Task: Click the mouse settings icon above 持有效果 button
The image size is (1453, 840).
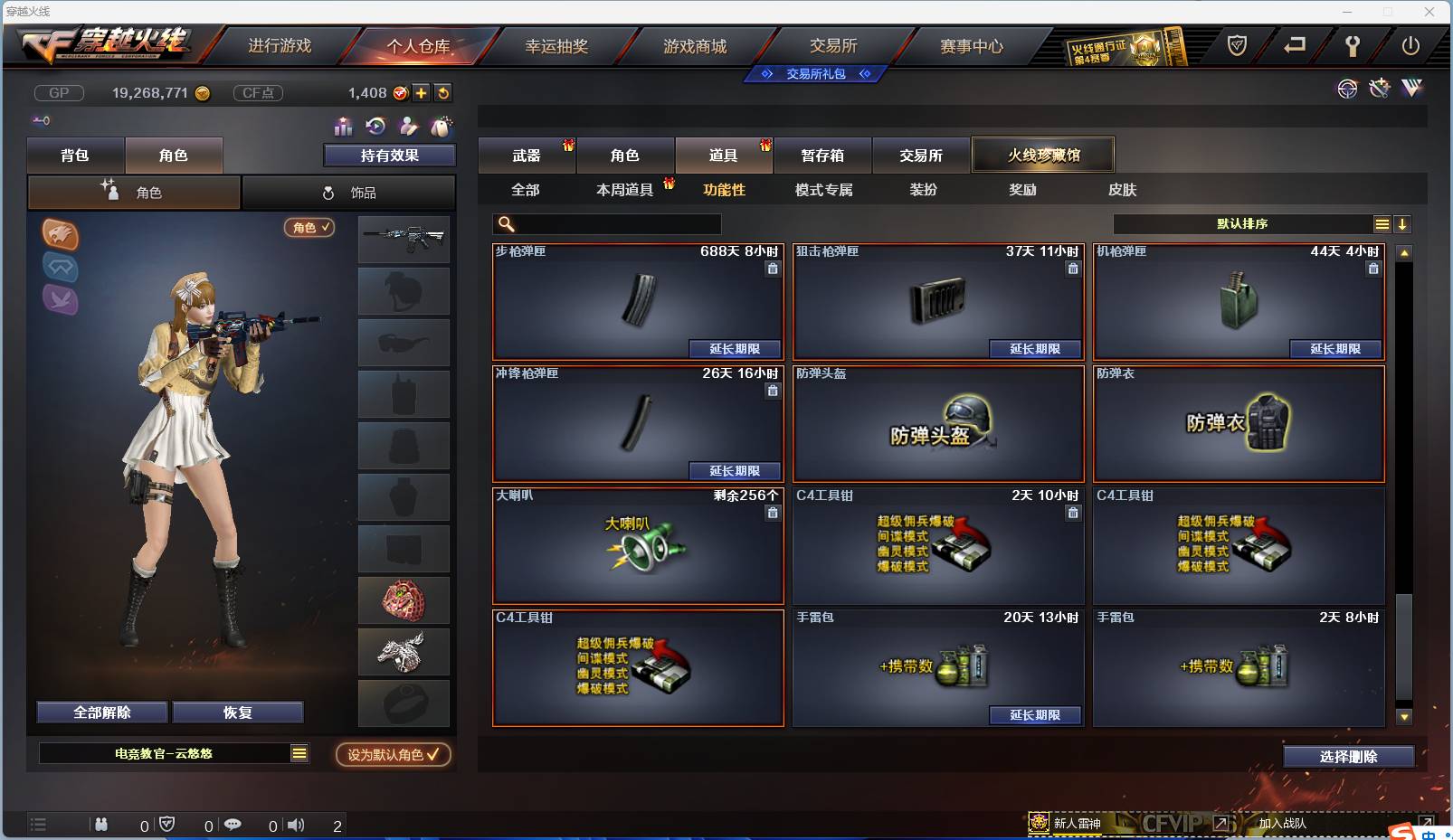Action: click(x=442, y=127)
